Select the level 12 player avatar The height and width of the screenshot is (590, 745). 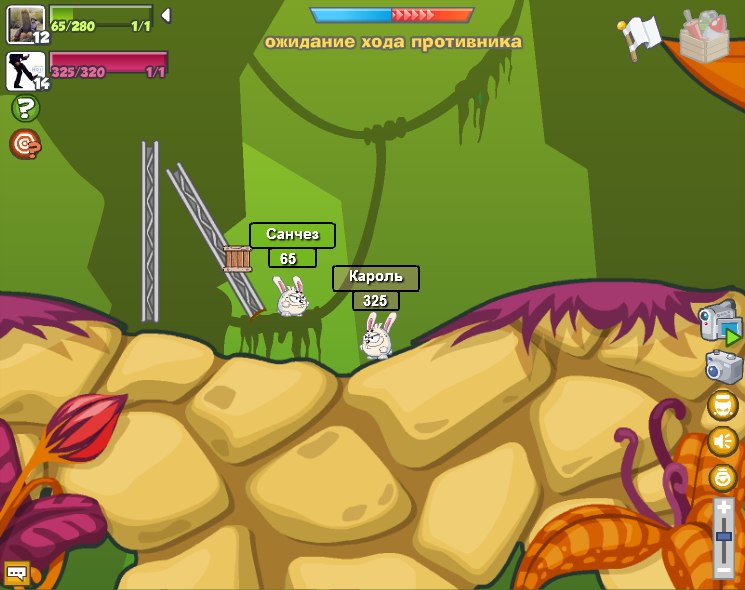click(x=25, y=23)
